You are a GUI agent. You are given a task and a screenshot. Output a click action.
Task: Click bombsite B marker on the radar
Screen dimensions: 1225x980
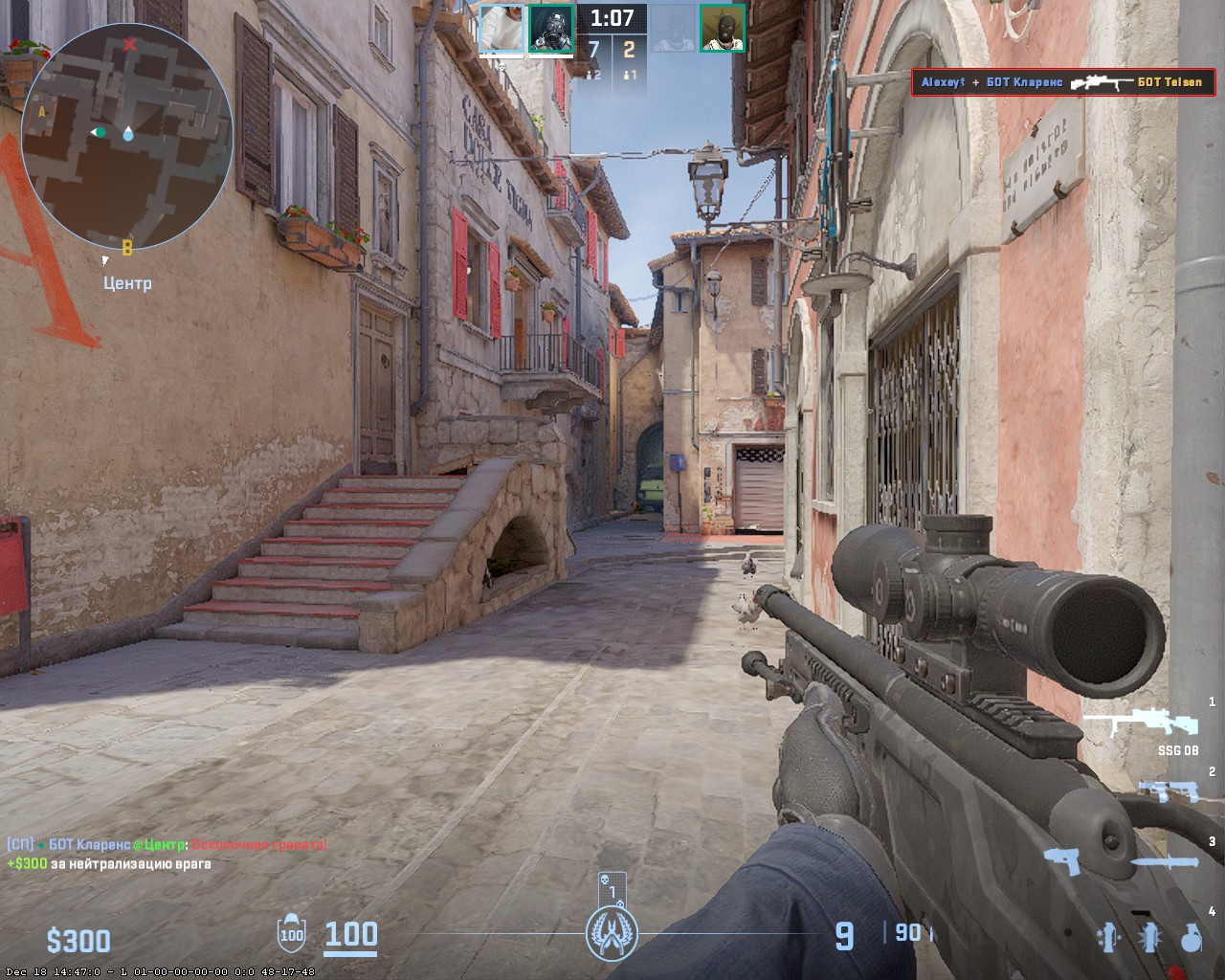[x=125, y=247]
